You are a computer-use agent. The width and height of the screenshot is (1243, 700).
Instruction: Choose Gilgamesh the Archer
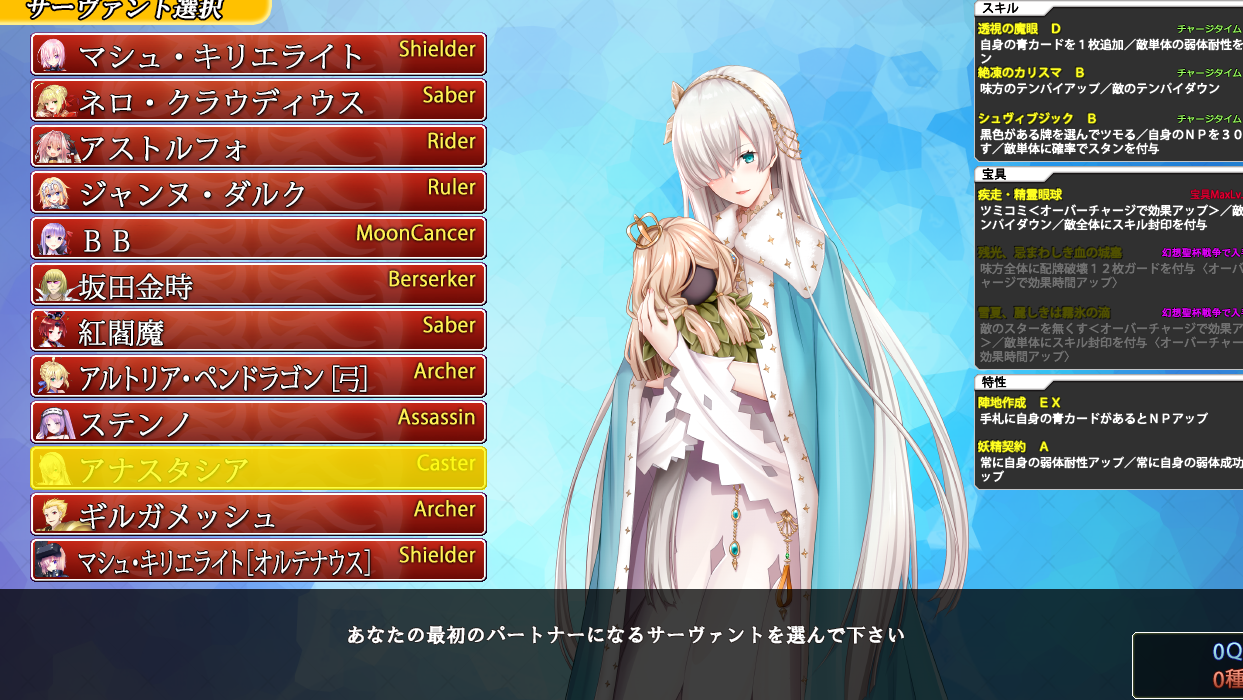coord(258,514)
